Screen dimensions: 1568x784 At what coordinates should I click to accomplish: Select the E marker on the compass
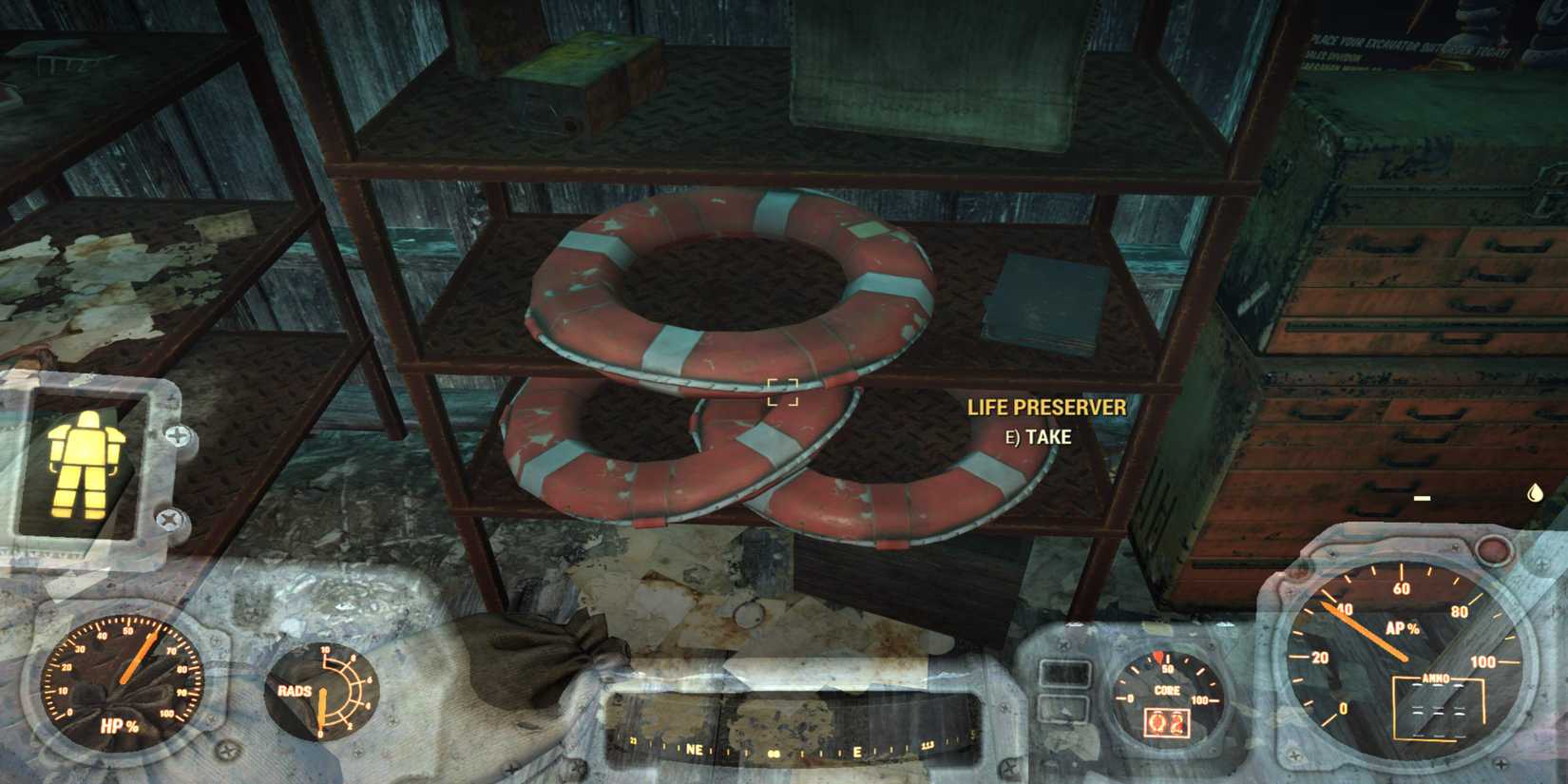coord(858,750)
